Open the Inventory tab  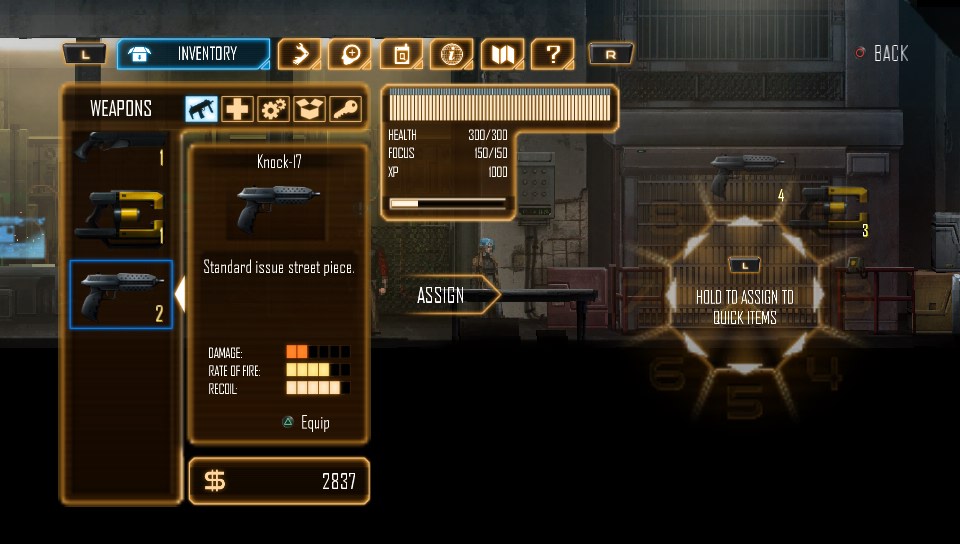[x=193, y=54]
